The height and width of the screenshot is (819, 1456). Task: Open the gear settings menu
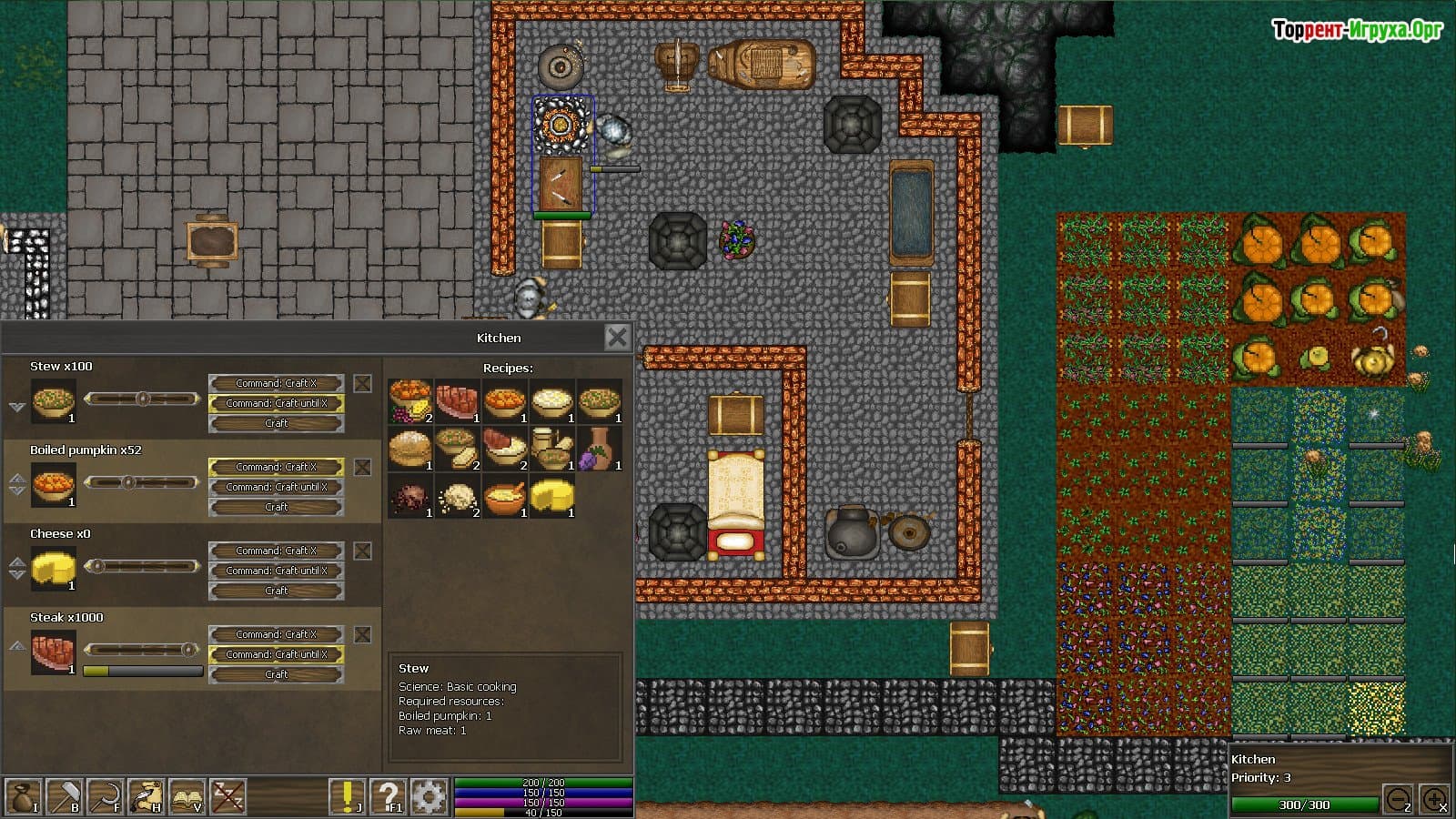(x=429, y=796)
